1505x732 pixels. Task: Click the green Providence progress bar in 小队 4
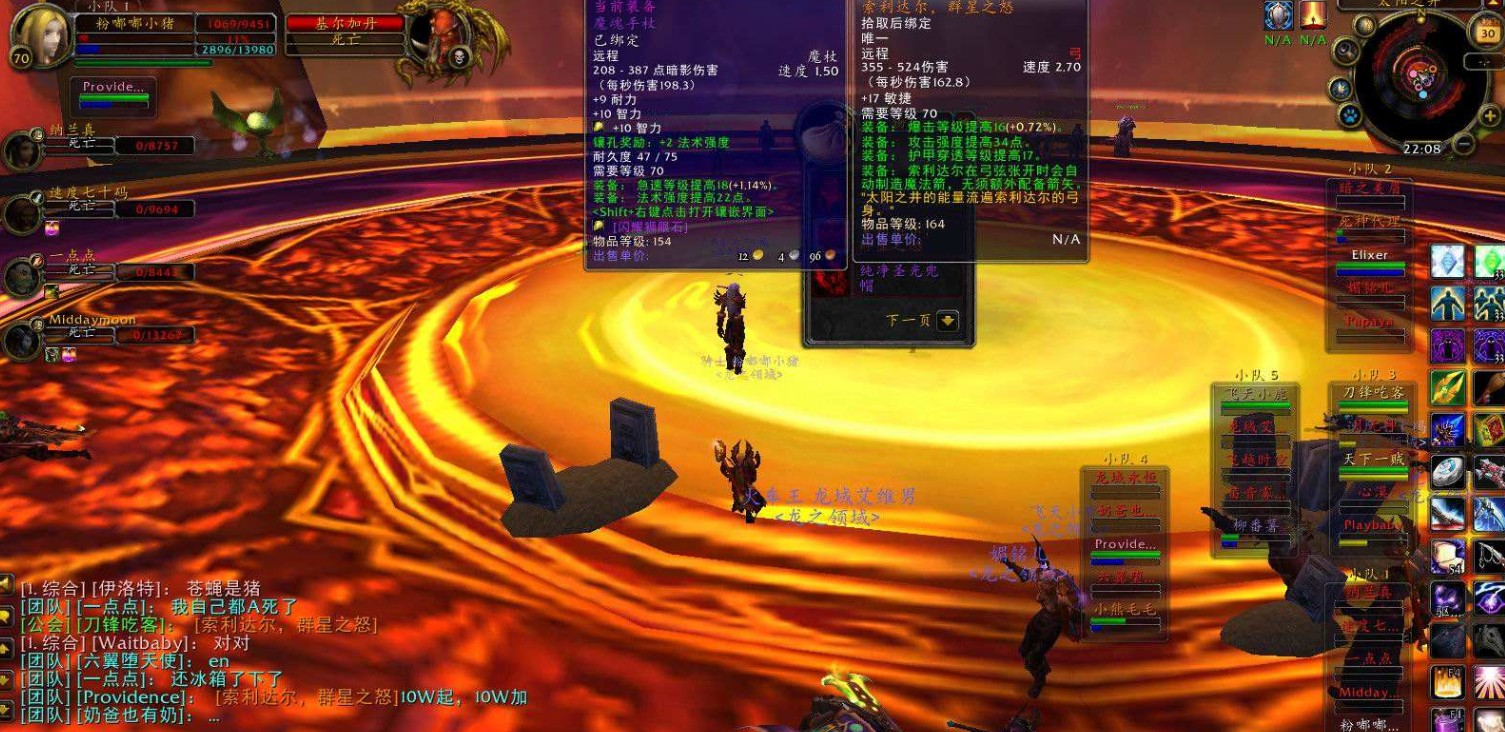click(x=1124, y=554)
